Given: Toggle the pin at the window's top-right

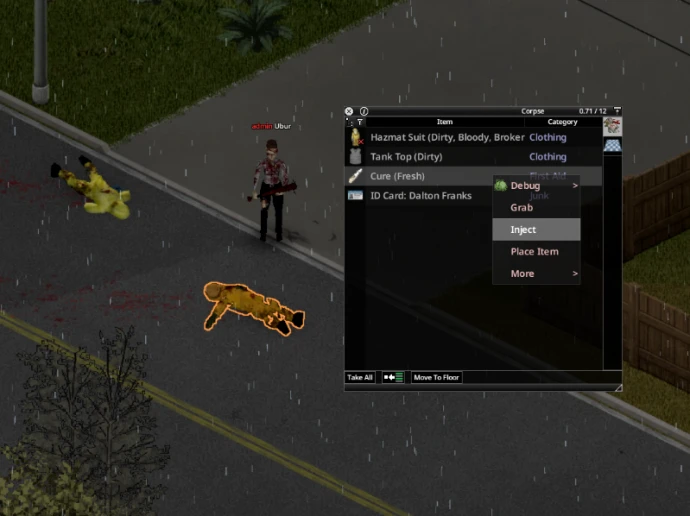Looking at the screenshot, I should (x=617, y=111).
